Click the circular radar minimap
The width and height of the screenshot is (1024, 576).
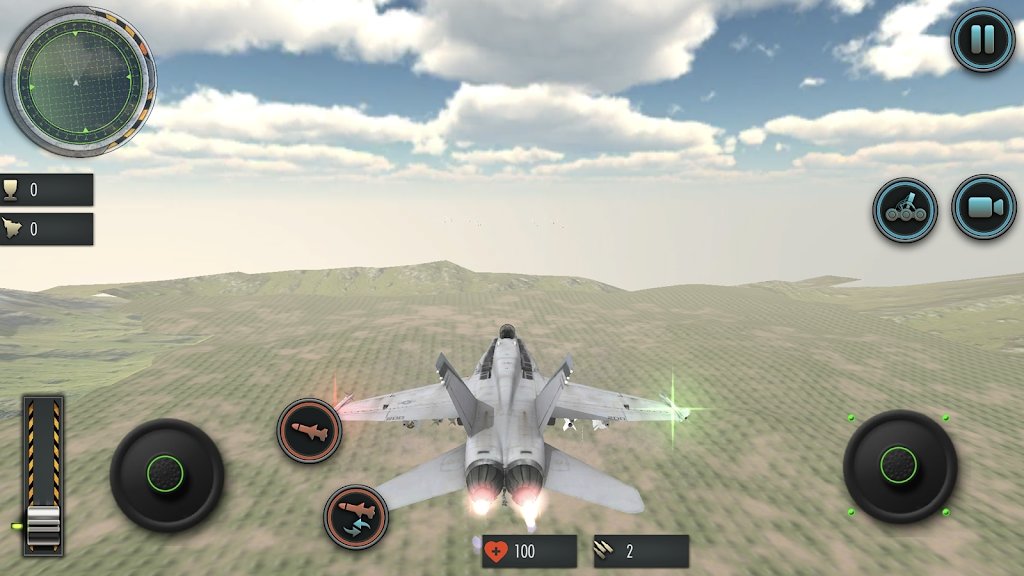pyautogui.click(x=79, y=81)
